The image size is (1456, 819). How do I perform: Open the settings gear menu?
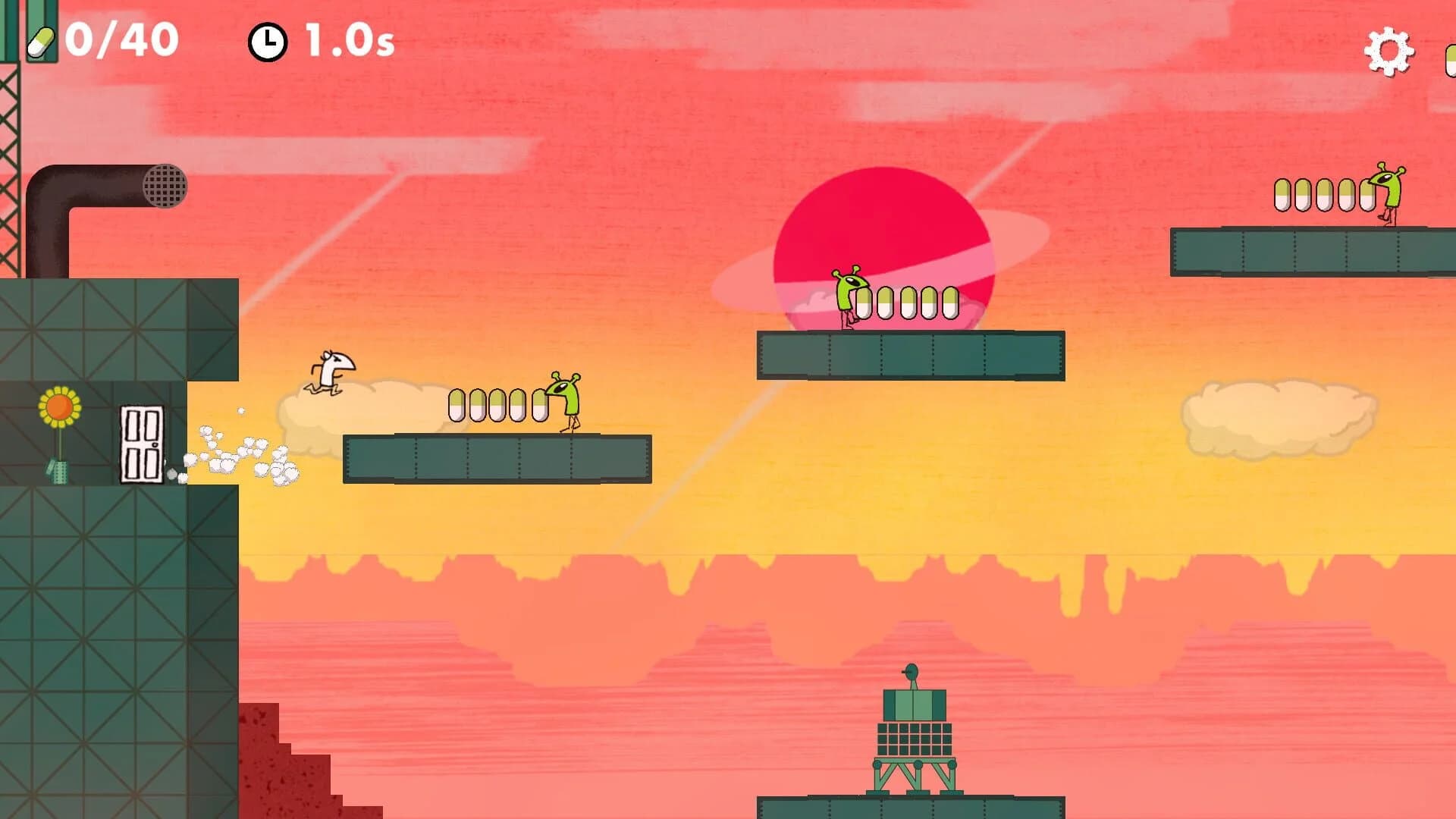tap(1389, 51)
